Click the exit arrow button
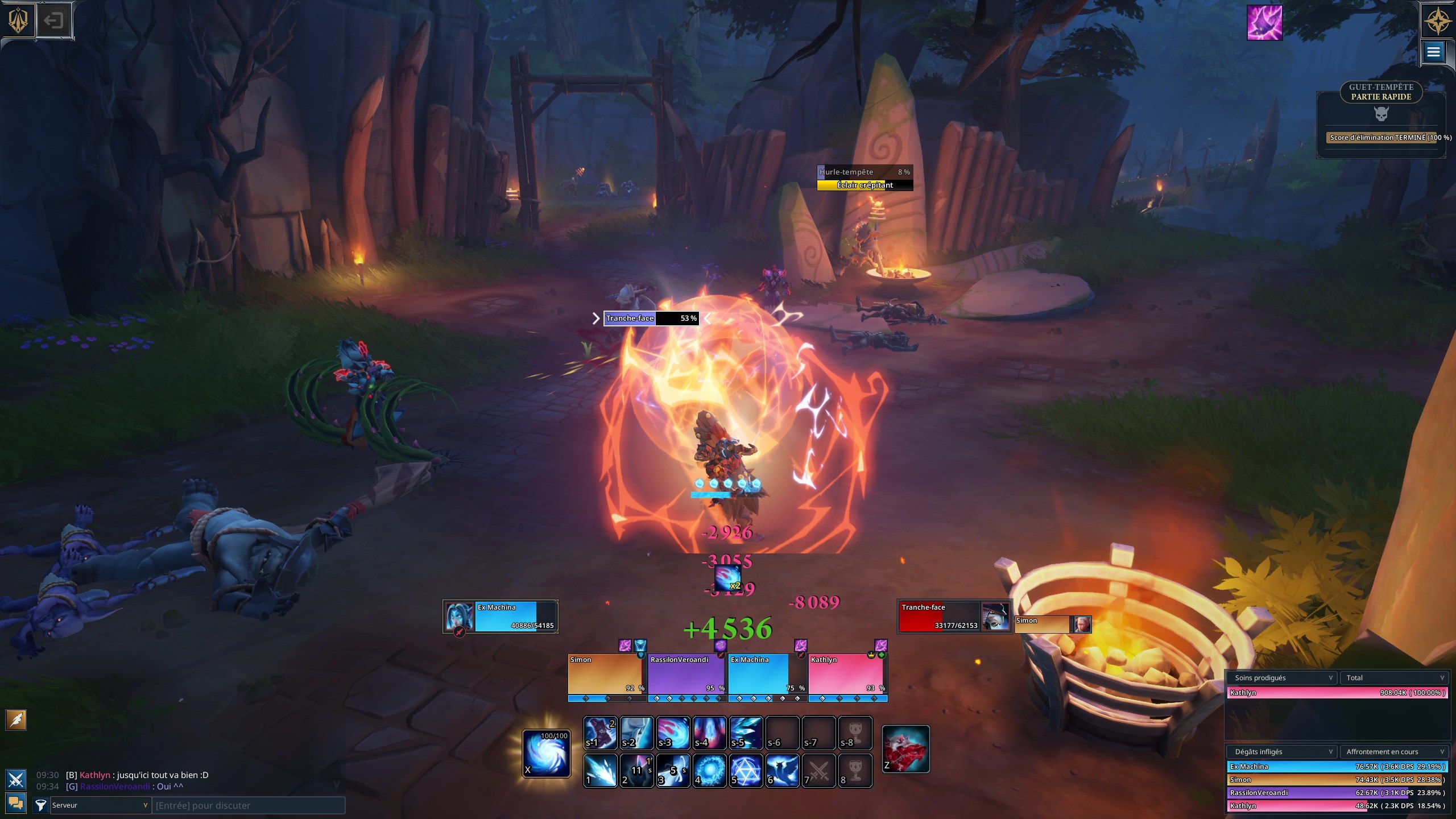 coord(53,21)
